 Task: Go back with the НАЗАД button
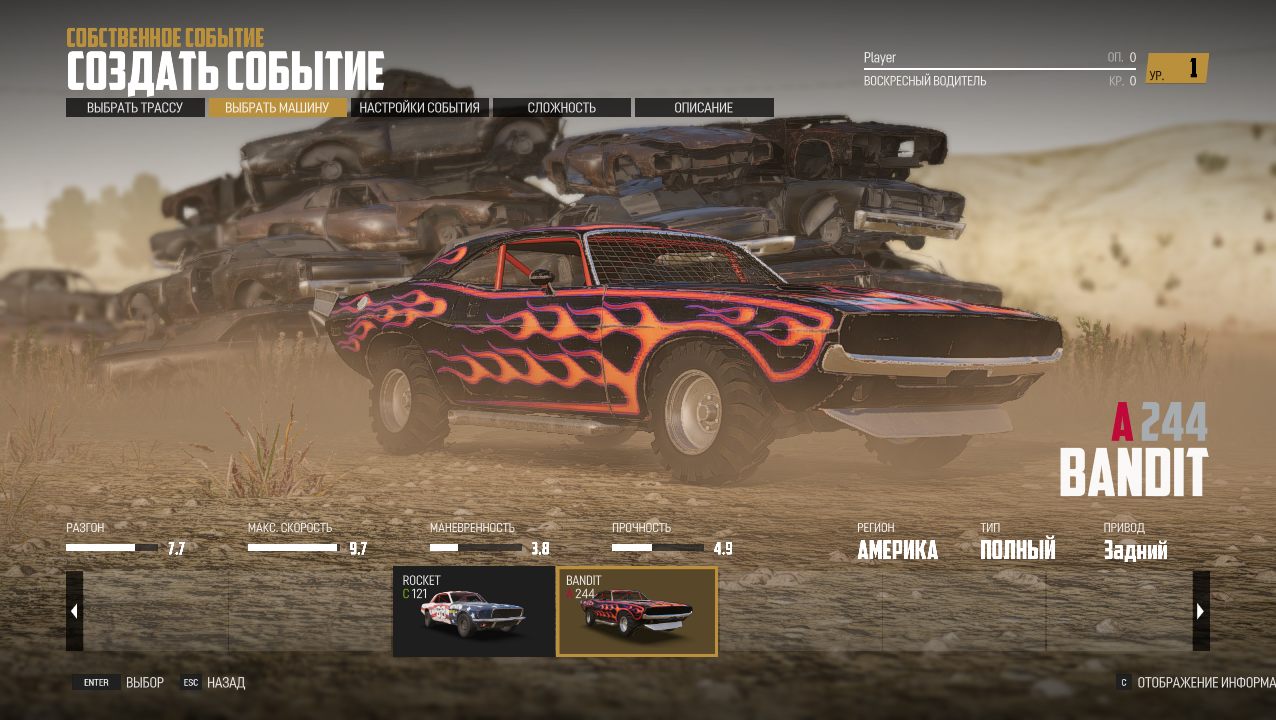point(213,683)
